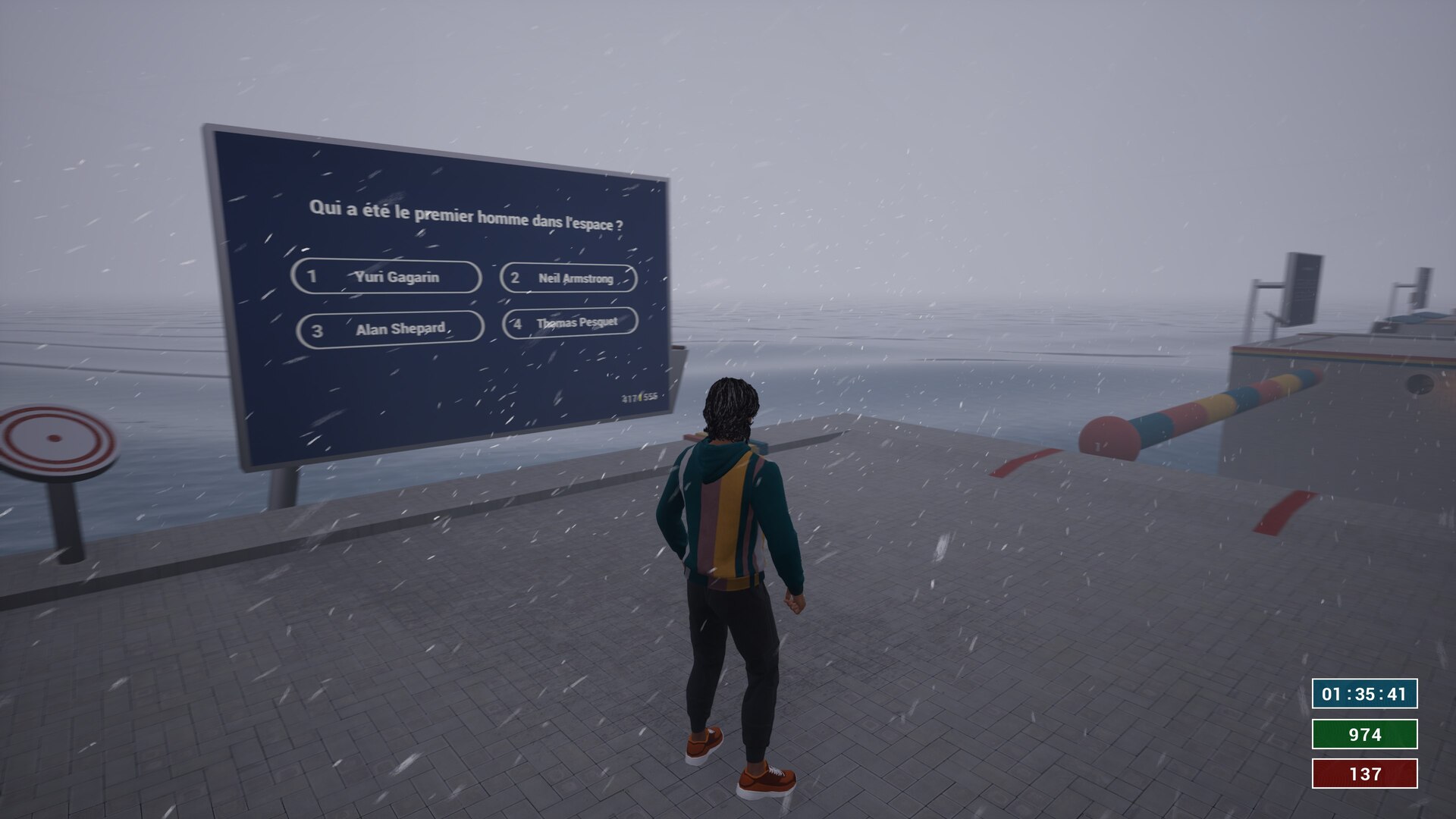Choose the Thomas Pesquet answer
This screenshot has height=819, width=1456.
point(570,323)
